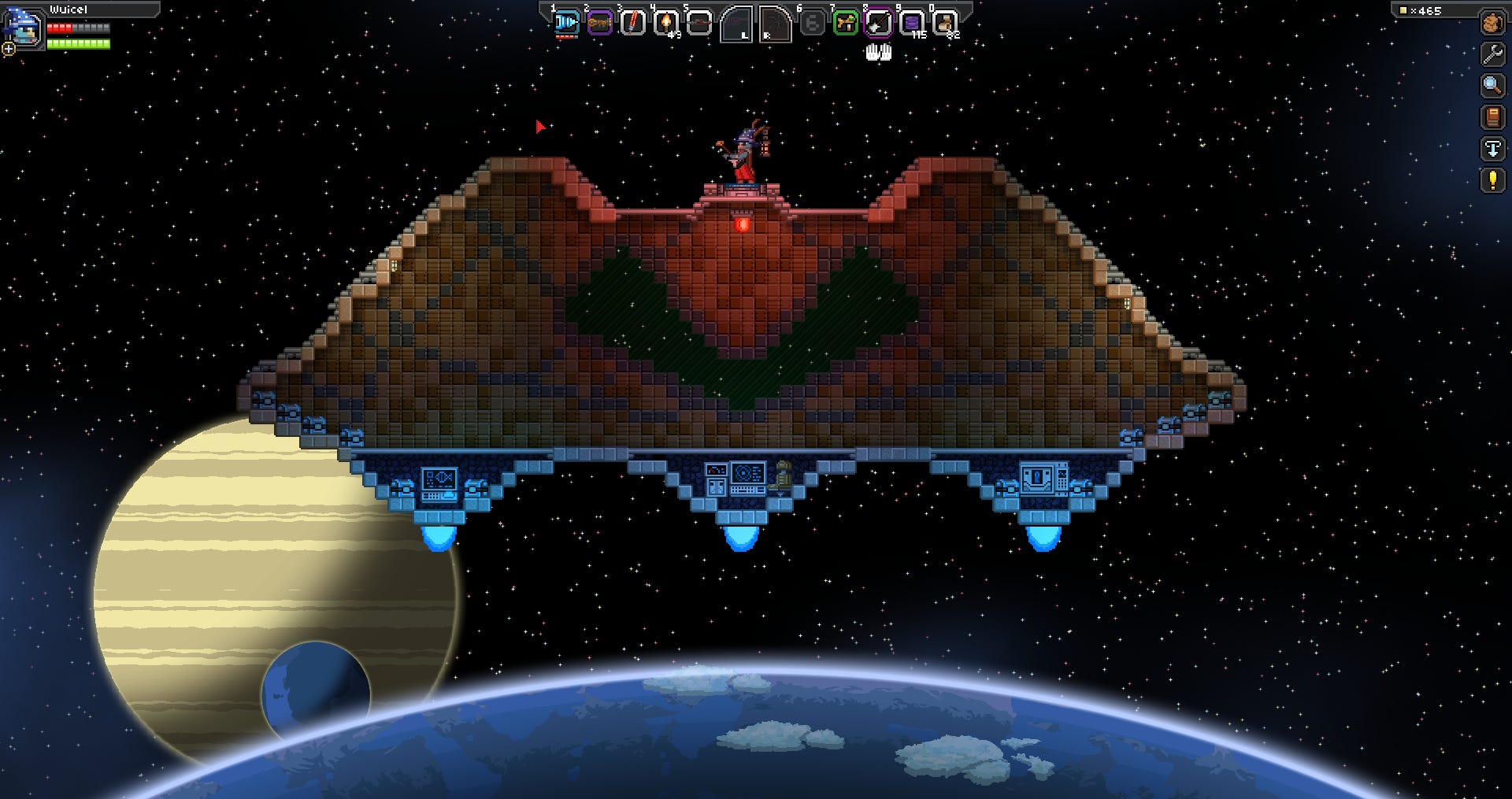The height and width of the screenshot is (799, 1512).
Task: Select the purple blocks in slot 9
Action: [x=911, y=22]
